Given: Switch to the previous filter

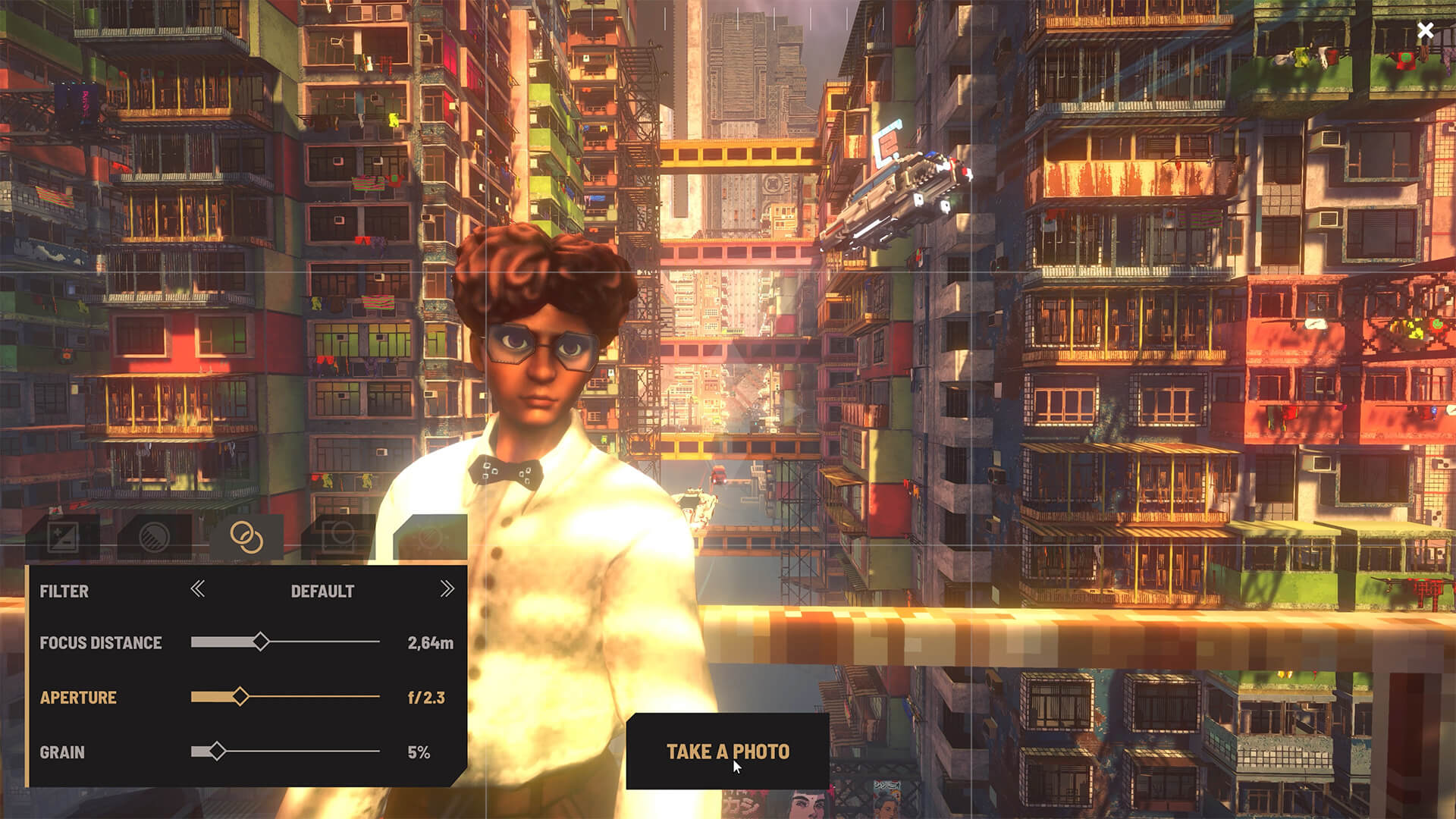Looking at the screenshot, I should (x=198, y=589).
